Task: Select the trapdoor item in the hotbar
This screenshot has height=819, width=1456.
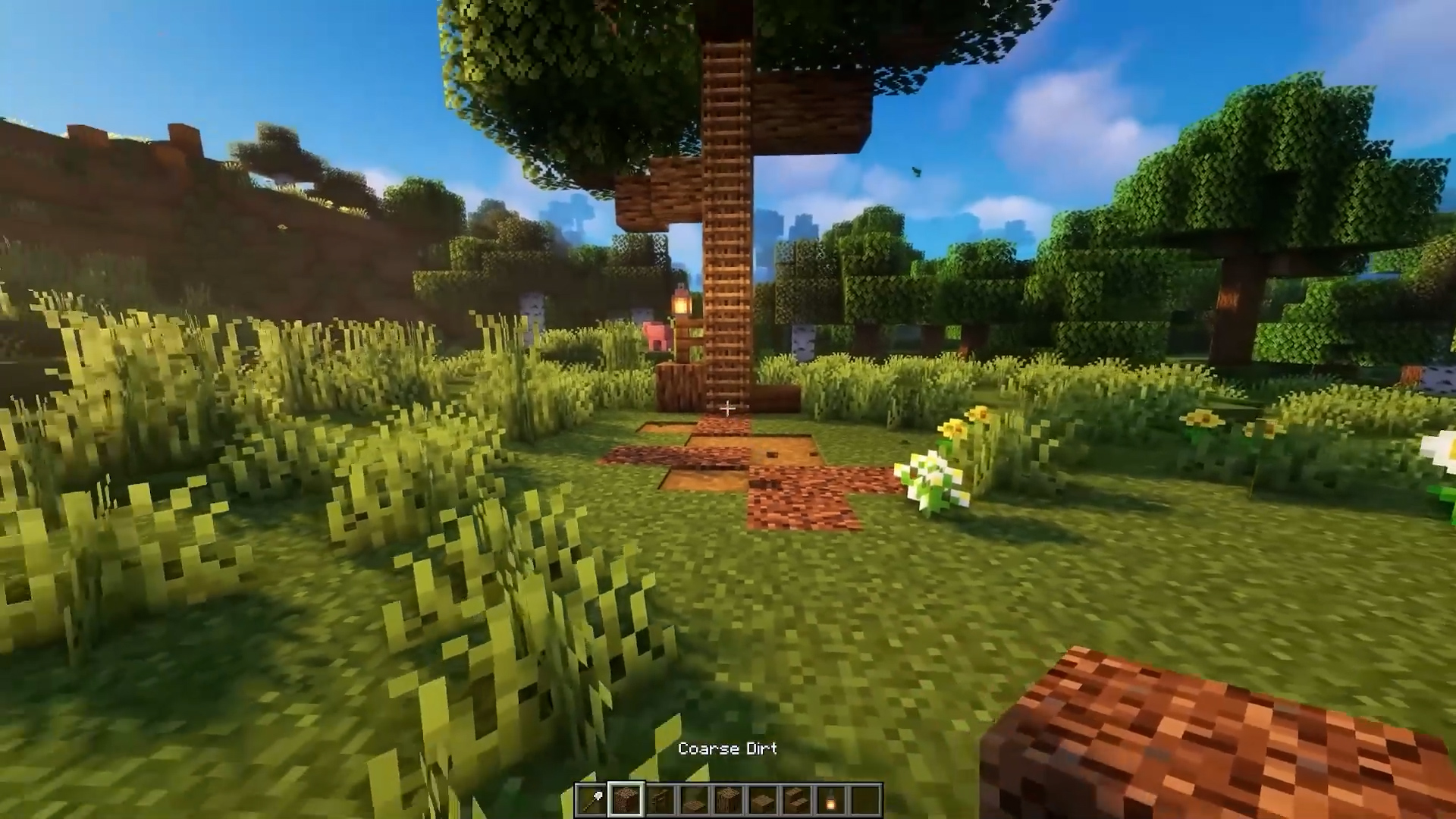Action: tap(695, 800)
